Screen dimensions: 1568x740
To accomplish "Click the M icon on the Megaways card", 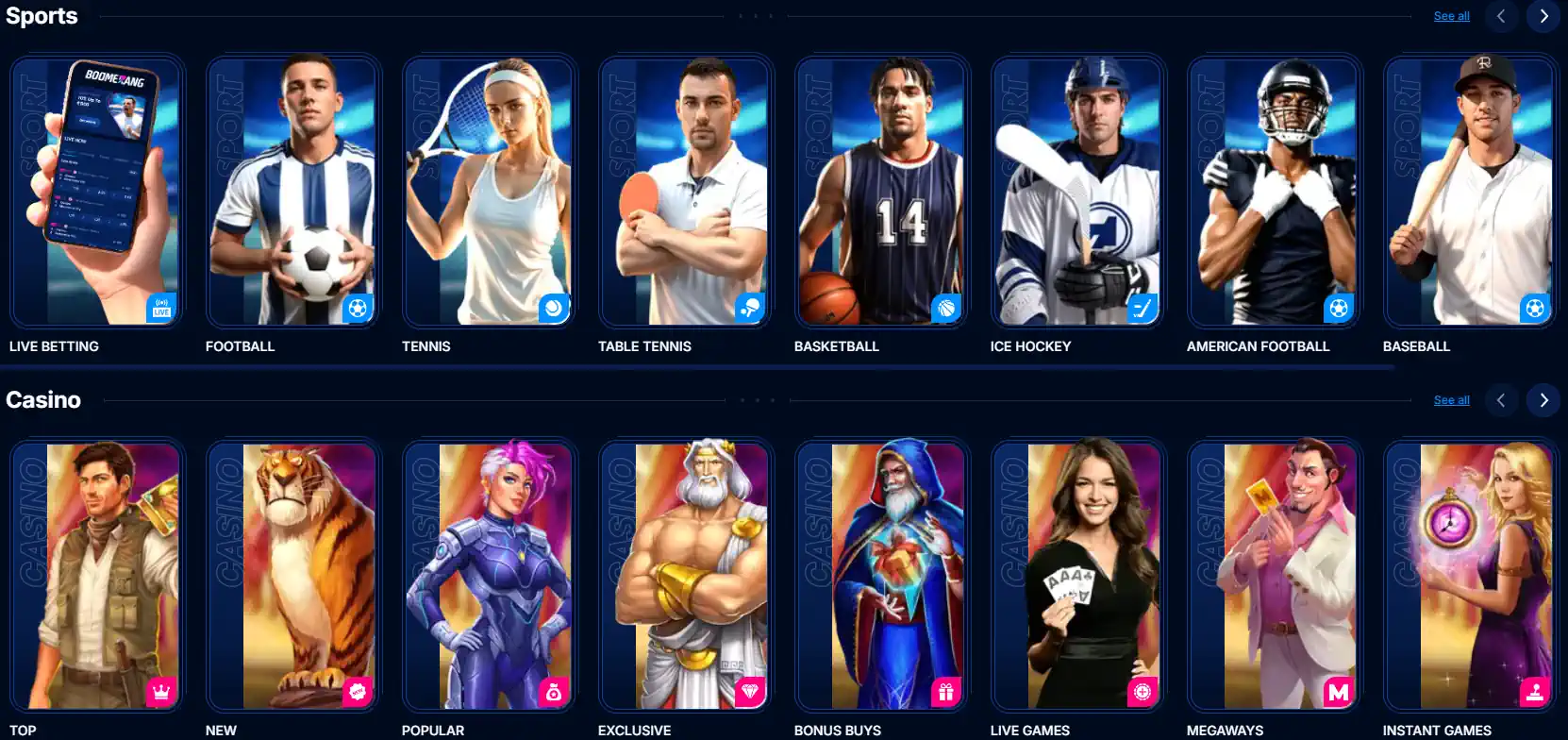I will [x=1339, y=691].
